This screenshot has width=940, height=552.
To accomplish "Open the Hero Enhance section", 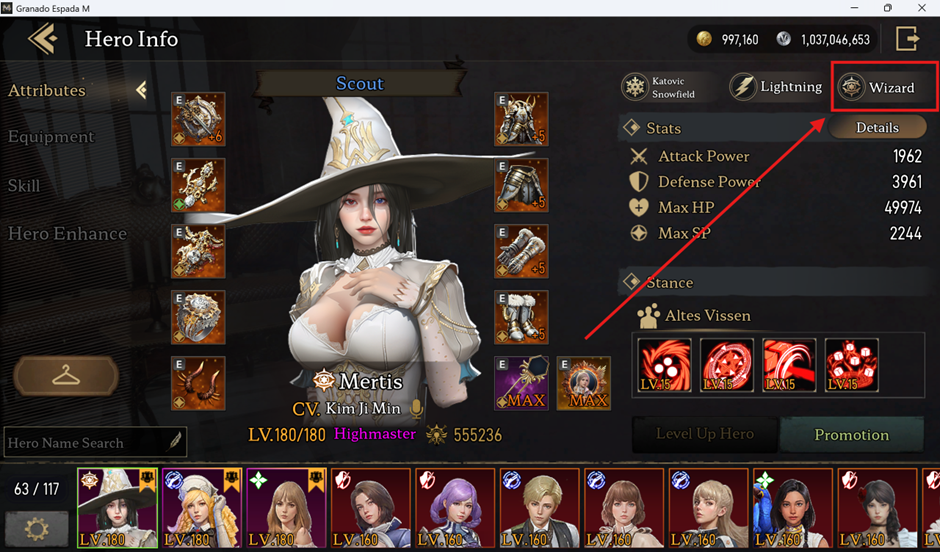I will (x=67, y=234).
